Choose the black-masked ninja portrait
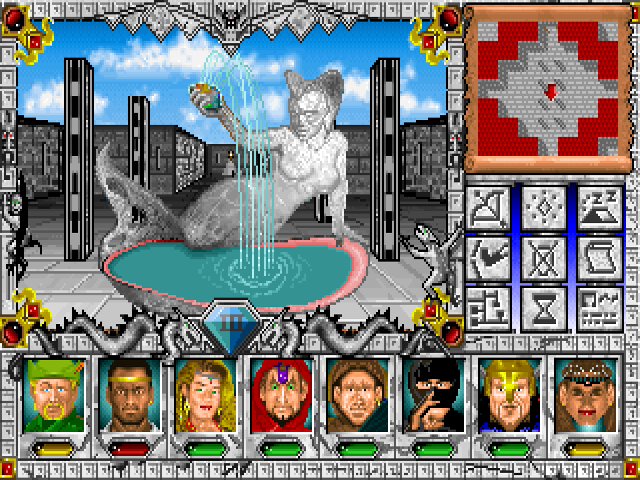 click(x=430, y=396)
